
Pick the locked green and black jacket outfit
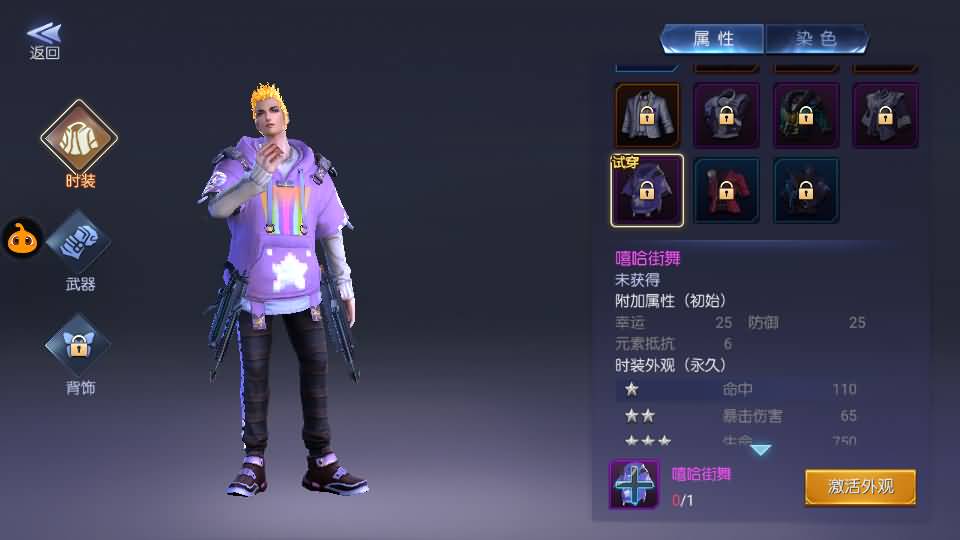806,115
